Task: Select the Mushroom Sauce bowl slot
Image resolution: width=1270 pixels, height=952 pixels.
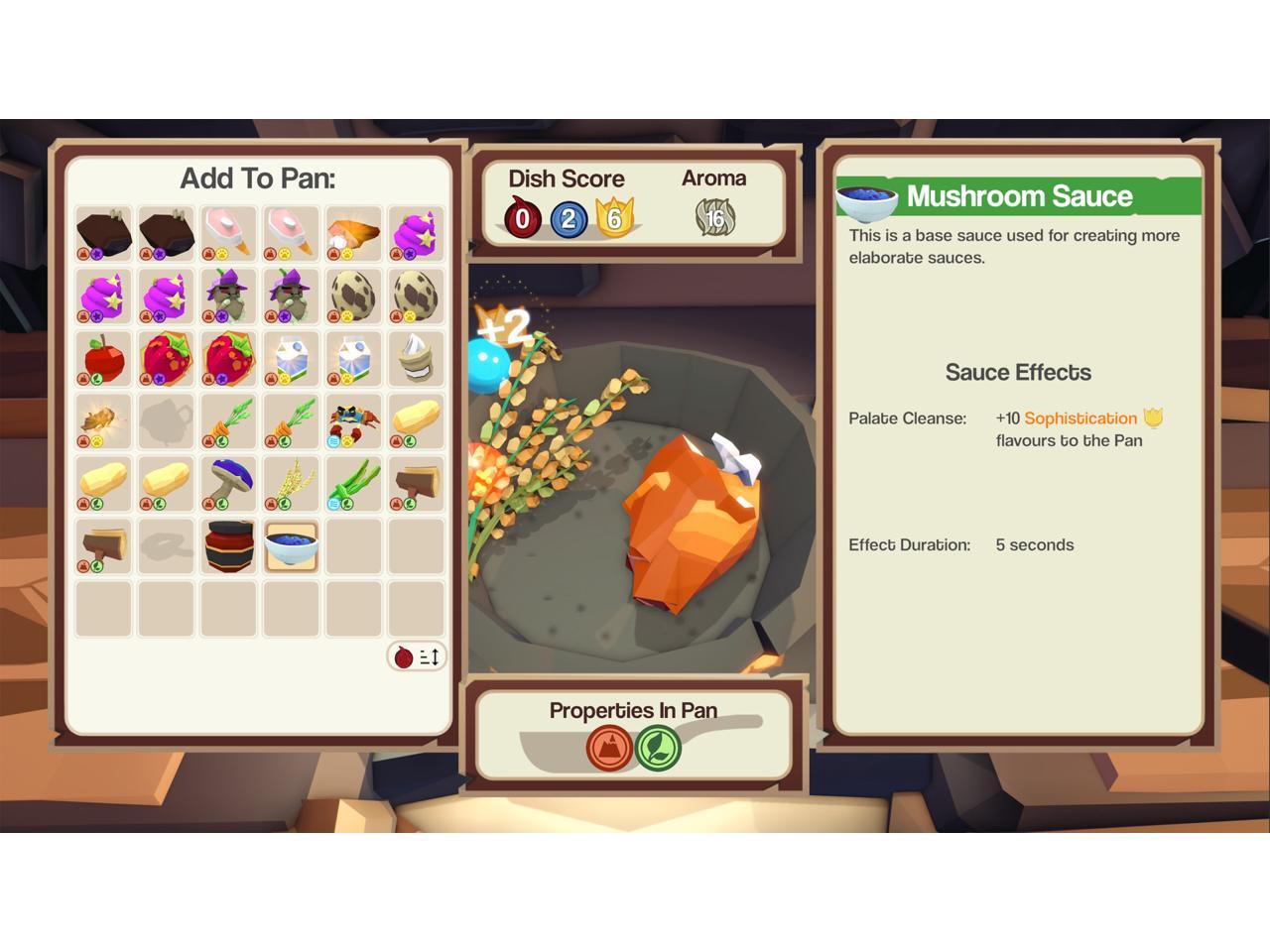Action: [291, 545]
